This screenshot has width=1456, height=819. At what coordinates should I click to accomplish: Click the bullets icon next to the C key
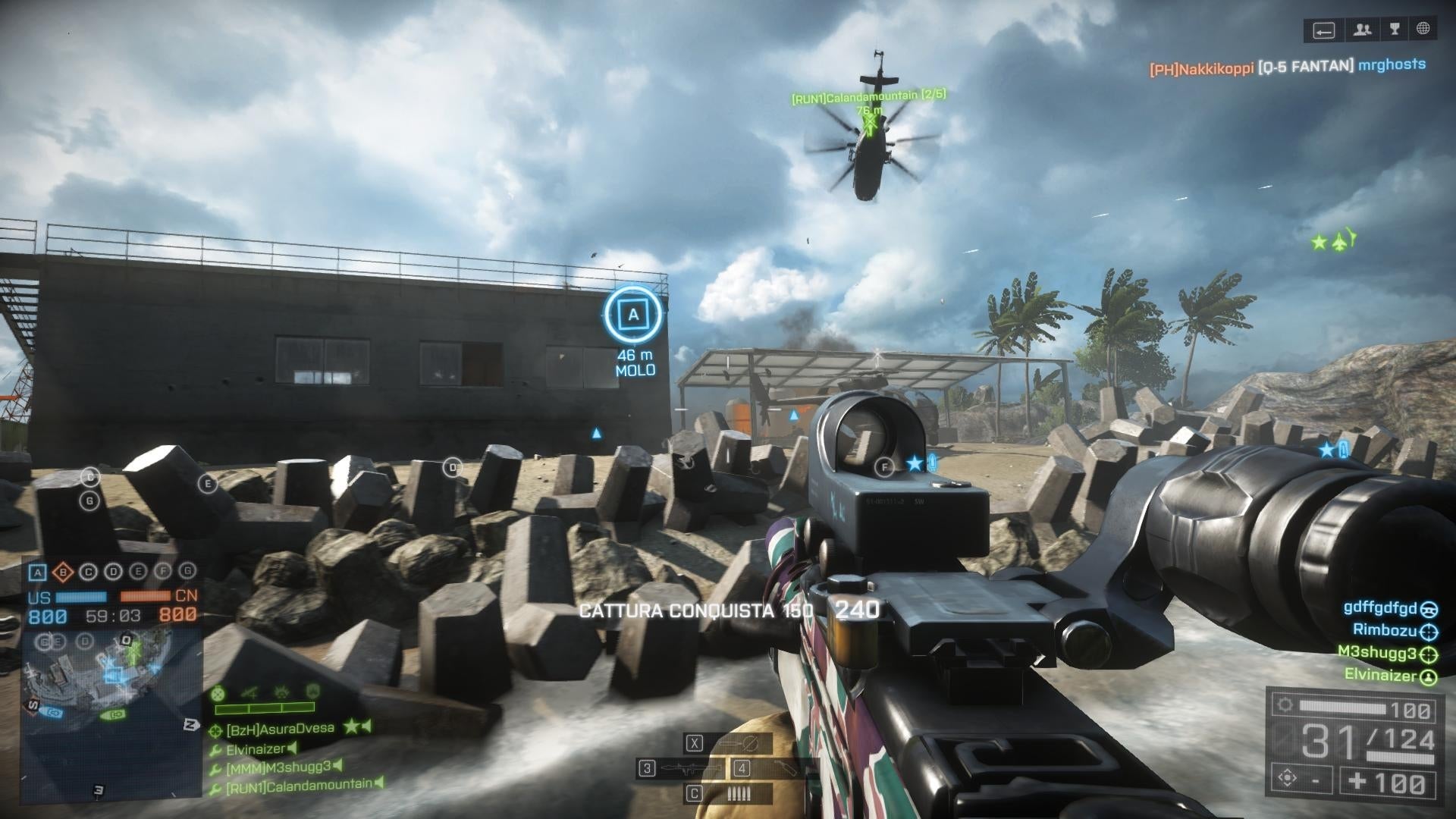[x=739, y=793]
